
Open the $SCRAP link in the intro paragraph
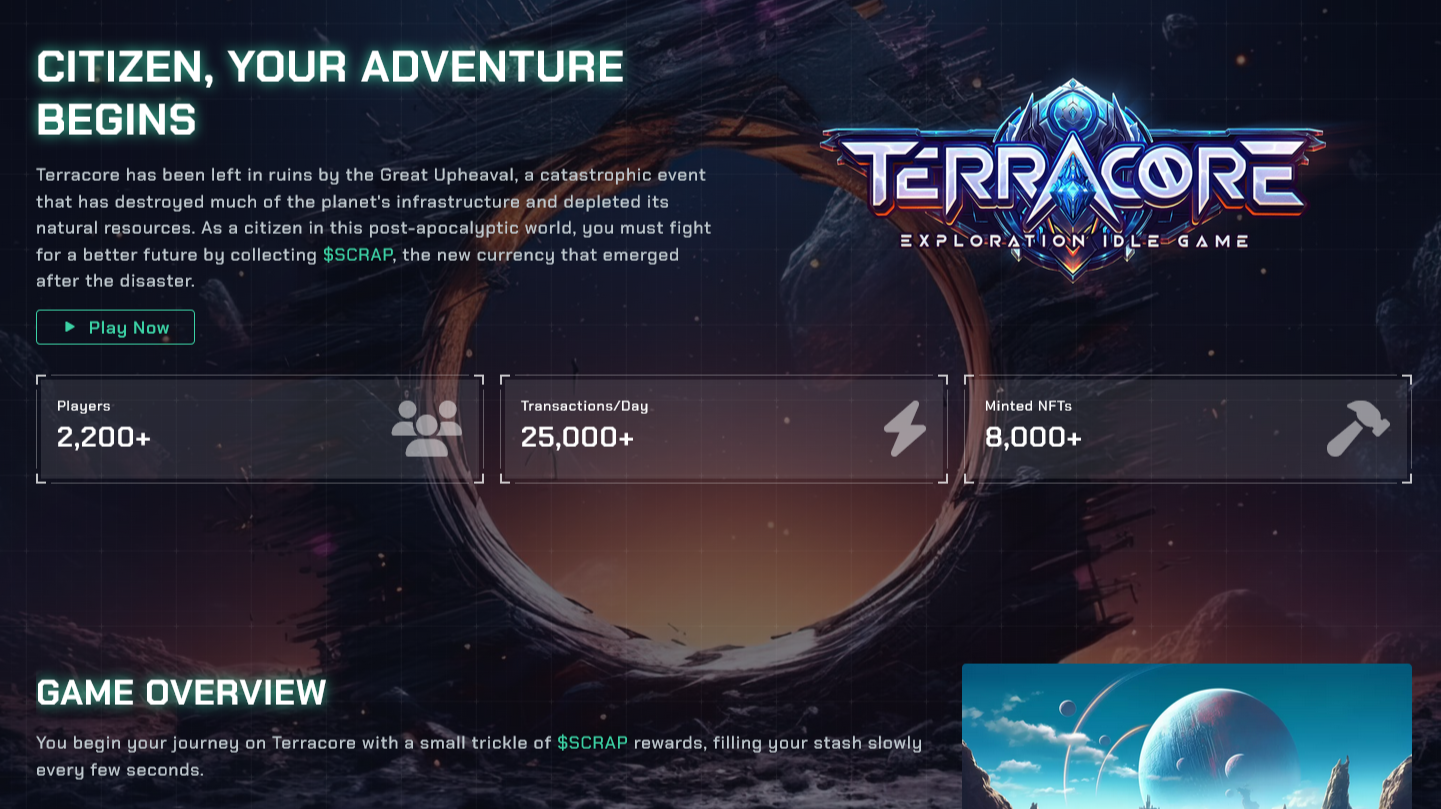[360, 255]
